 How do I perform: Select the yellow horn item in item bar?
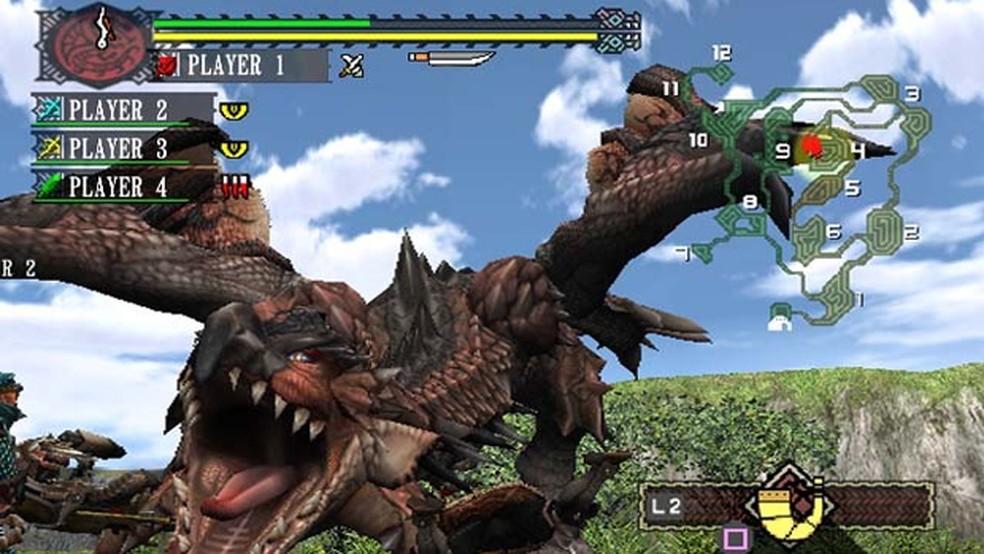pyautogui.click(x=788, y=504)
